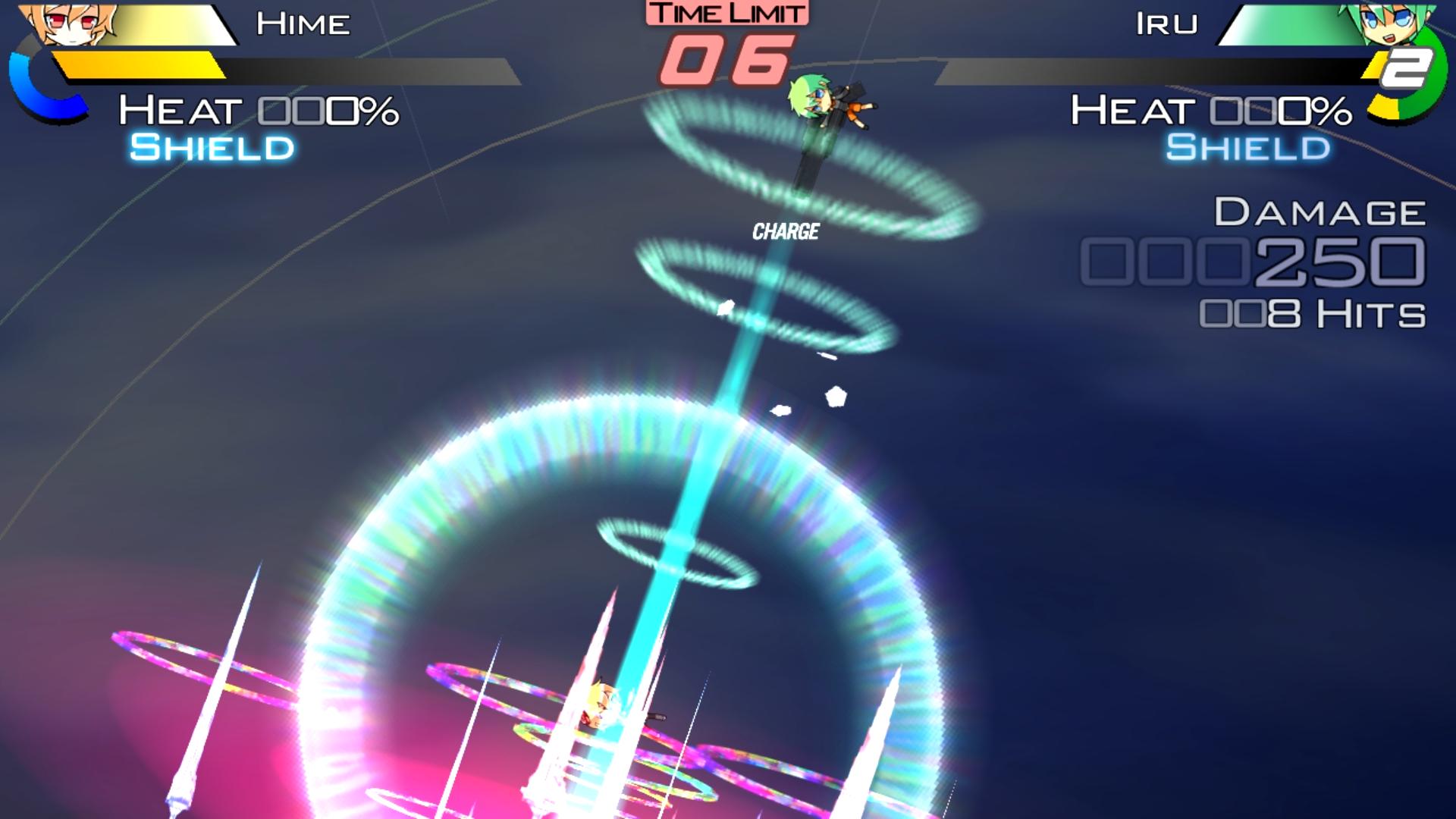Toggle Iru's SHIELD status indicator
The width and height of the screenshot is (1456, 819).
tap(1247, 149)
